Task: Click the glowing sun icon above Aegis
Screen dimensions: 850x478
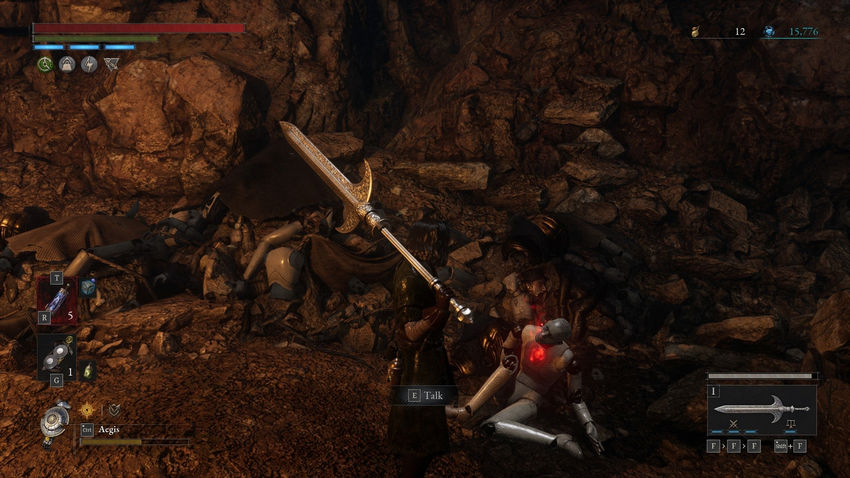Action: (x=87, y=409)
